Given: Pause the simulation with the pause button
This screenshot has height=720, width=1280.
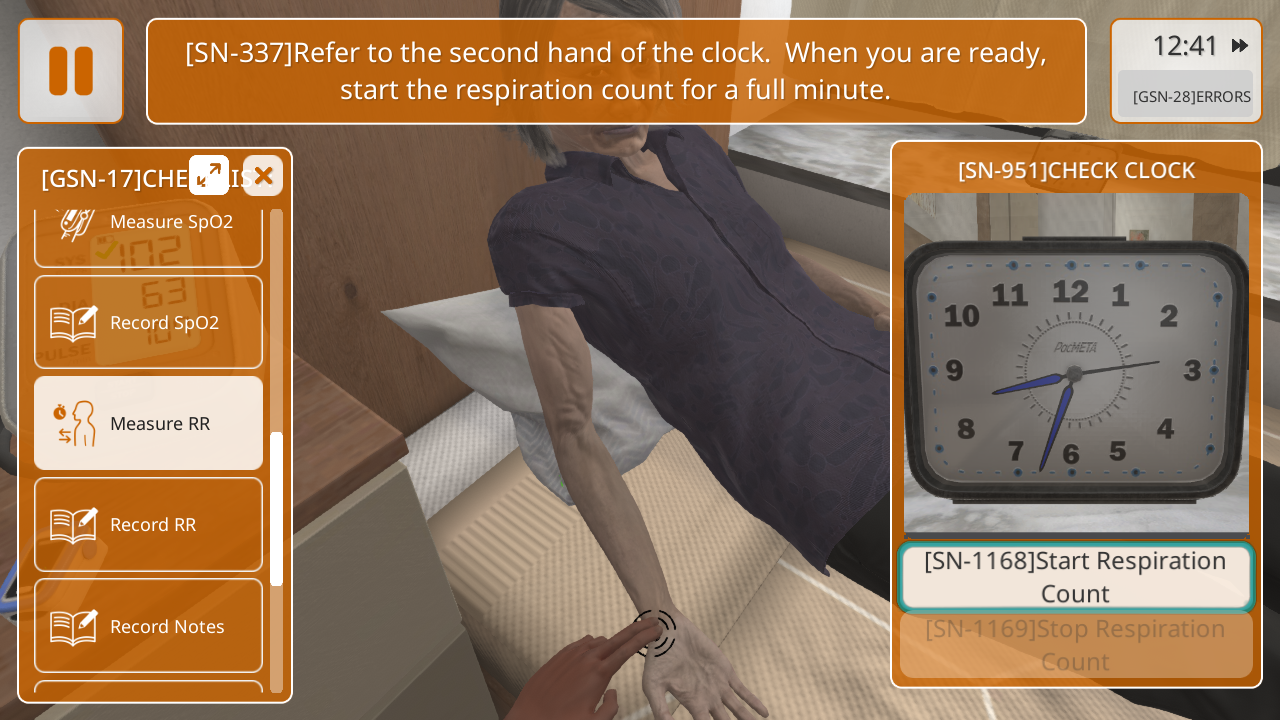Looking at the screenshot, I should (71, 71).
